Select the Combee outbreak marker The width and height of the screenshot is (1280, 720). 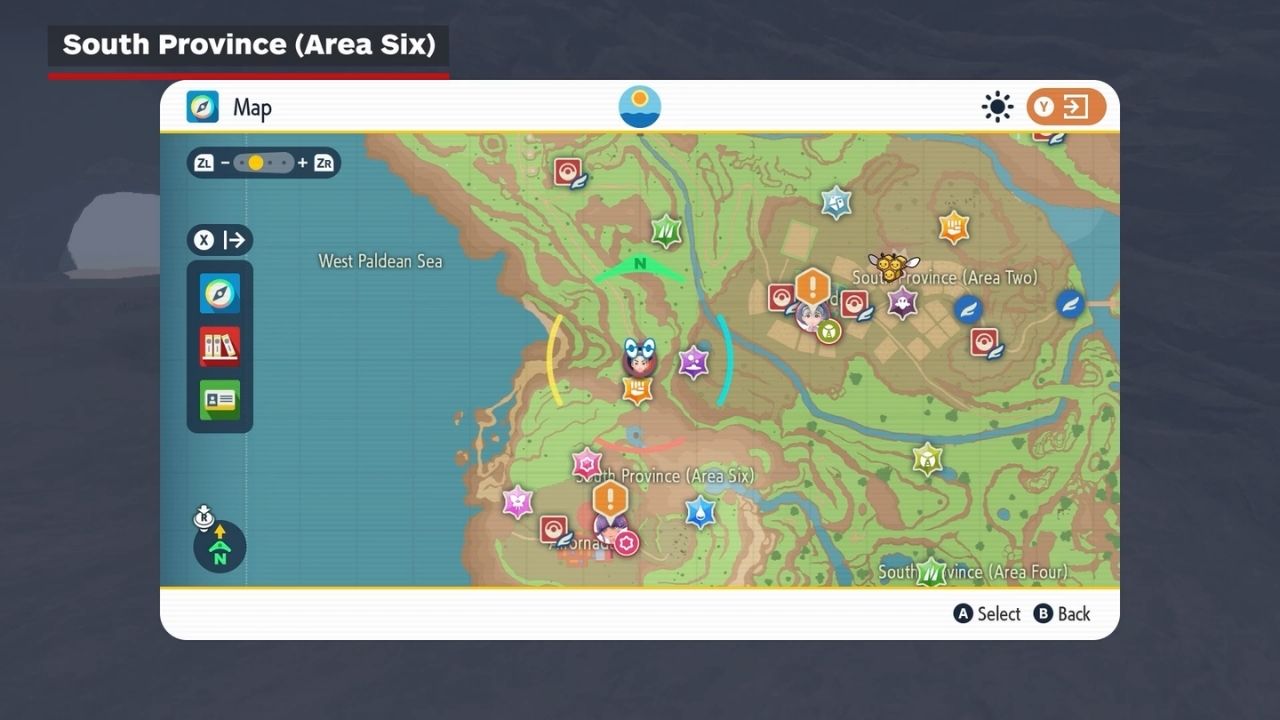point(890,265)
